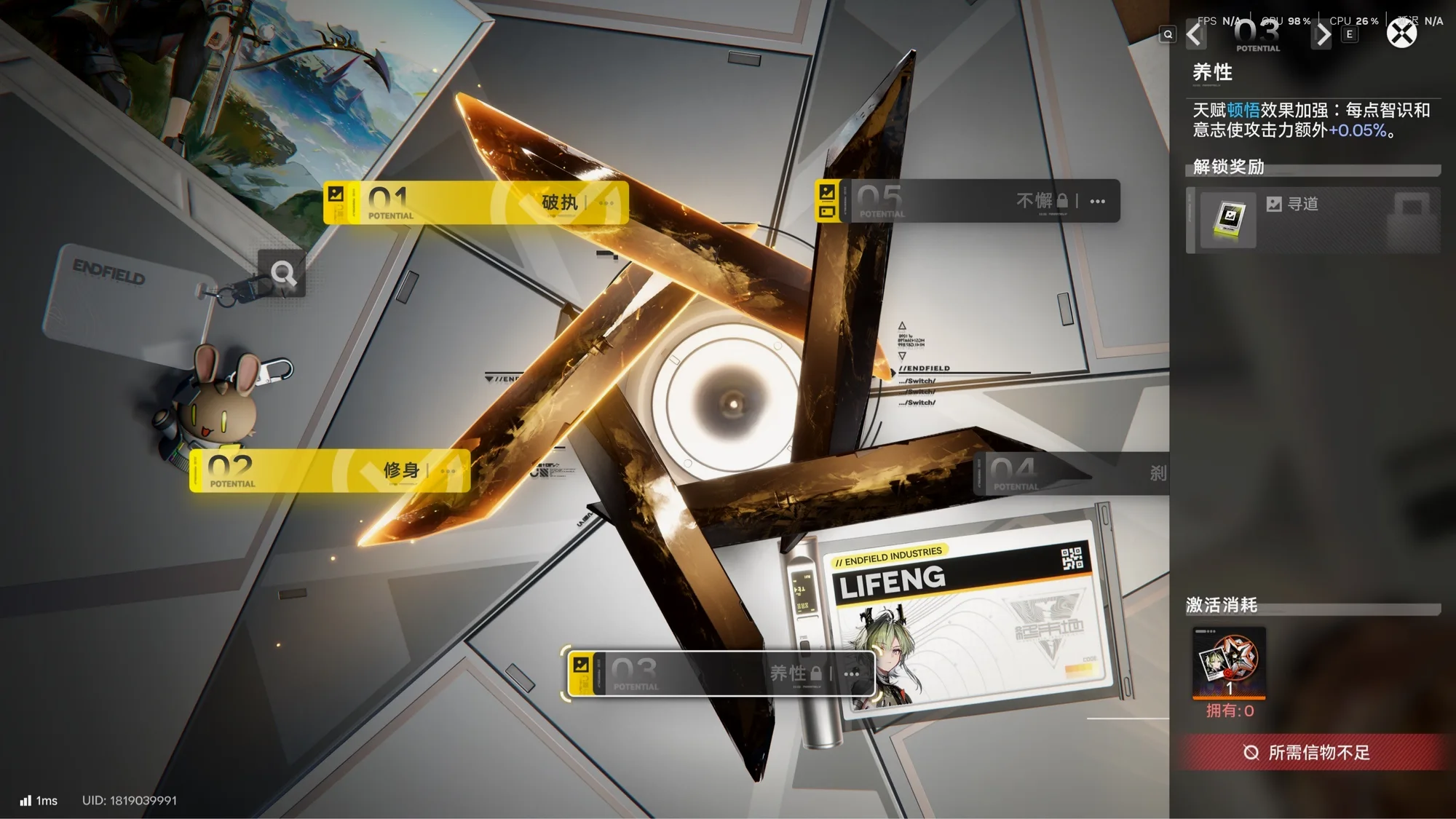This screenshot has height=819, width=1456.
Task: Close the potential screen
Action: tap(1401, 33)
